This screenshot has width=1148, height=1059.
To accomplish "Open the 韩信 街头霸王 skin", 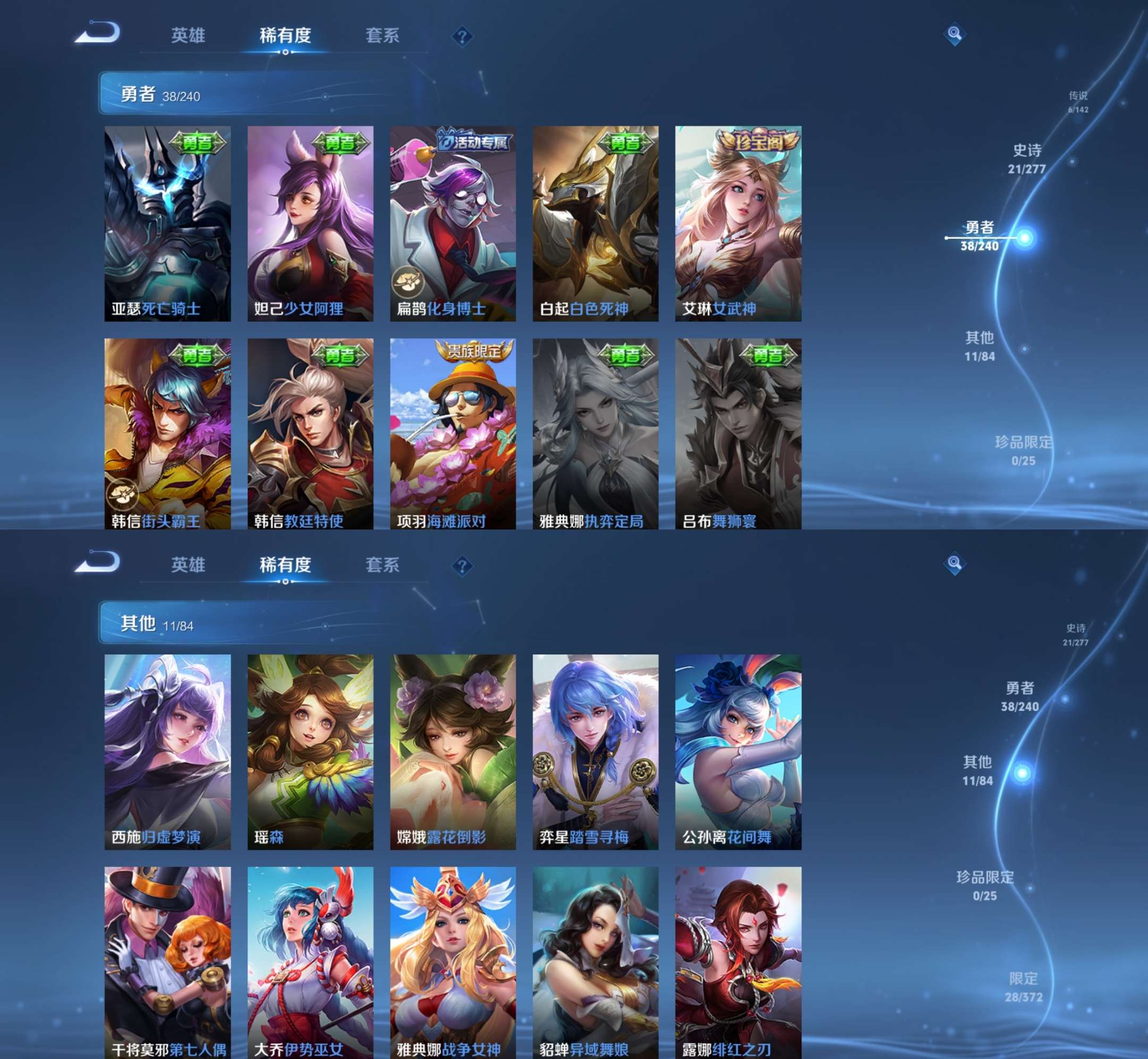I will point(167,433).
